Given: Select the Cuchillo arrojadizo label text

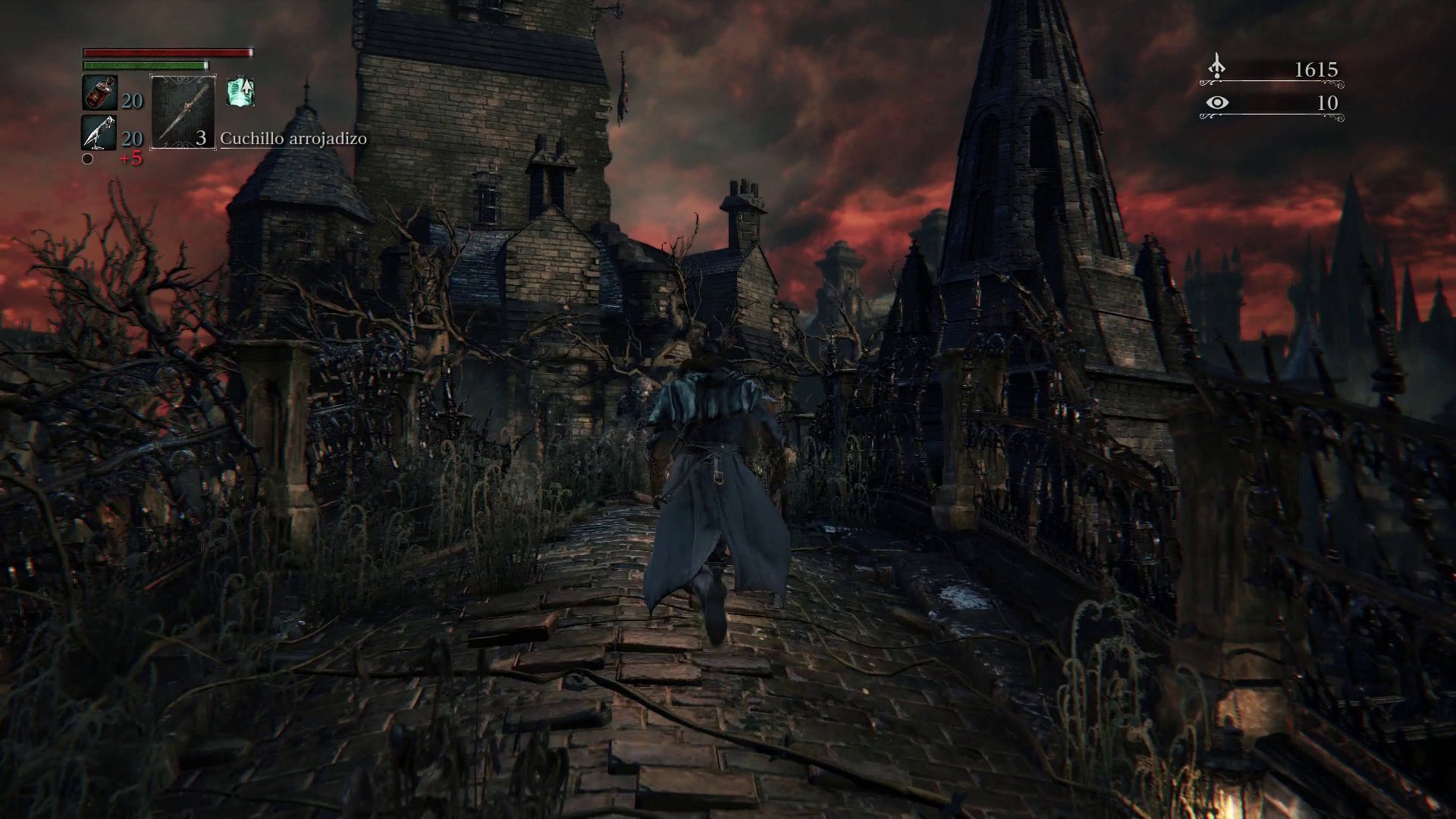Looking at the screenshot, I should click(293, 139).
